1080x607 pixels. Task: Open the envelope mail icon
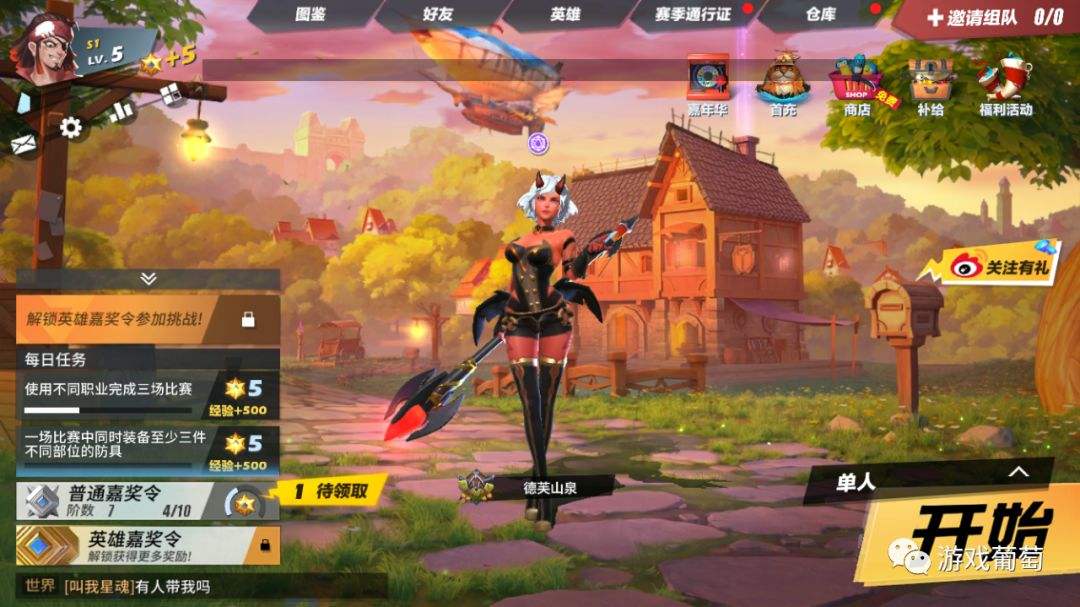click(23, 145)
